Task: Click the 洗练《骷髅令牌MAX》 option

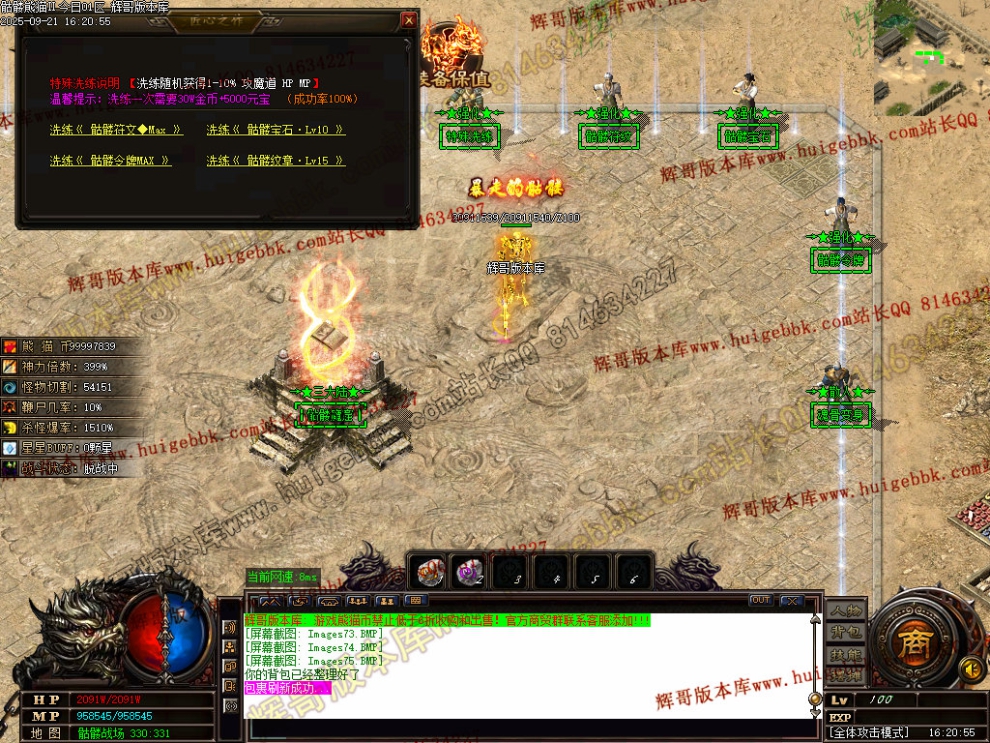Action: [111, 161]
